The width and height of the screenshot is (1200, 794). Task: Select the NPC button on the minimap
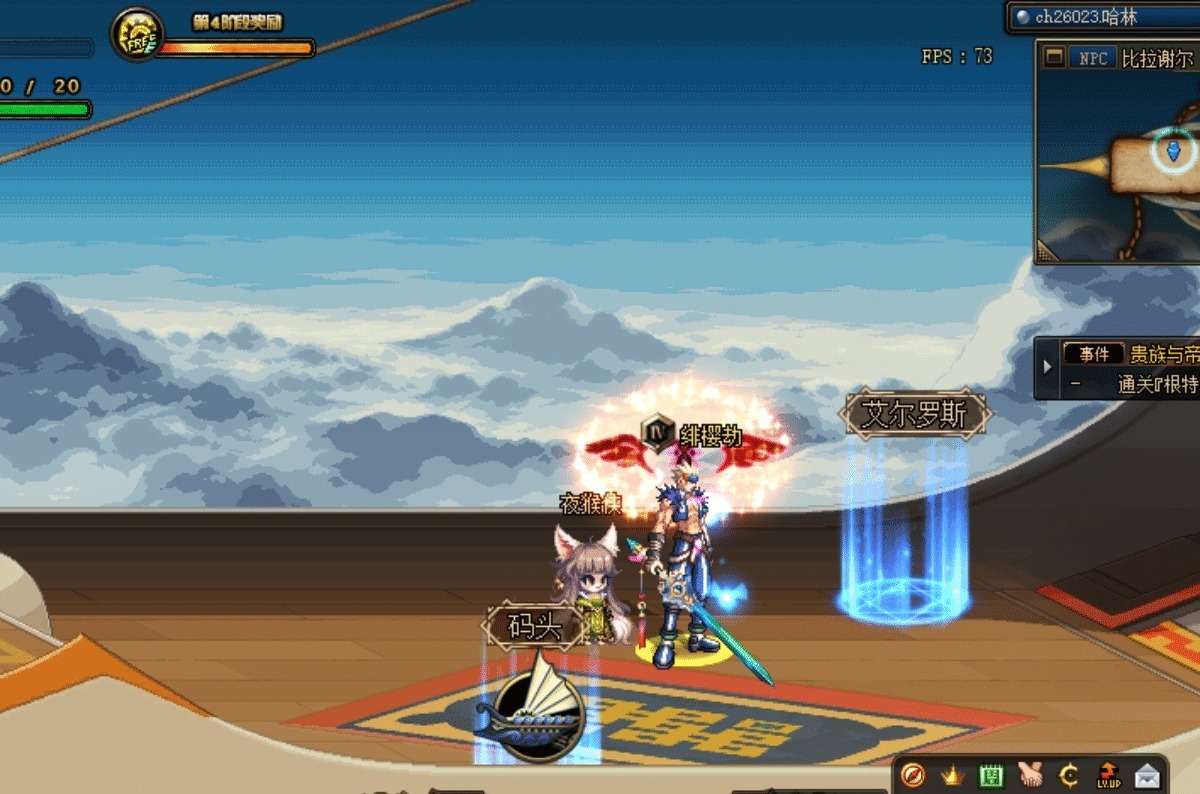[1092, 58]
